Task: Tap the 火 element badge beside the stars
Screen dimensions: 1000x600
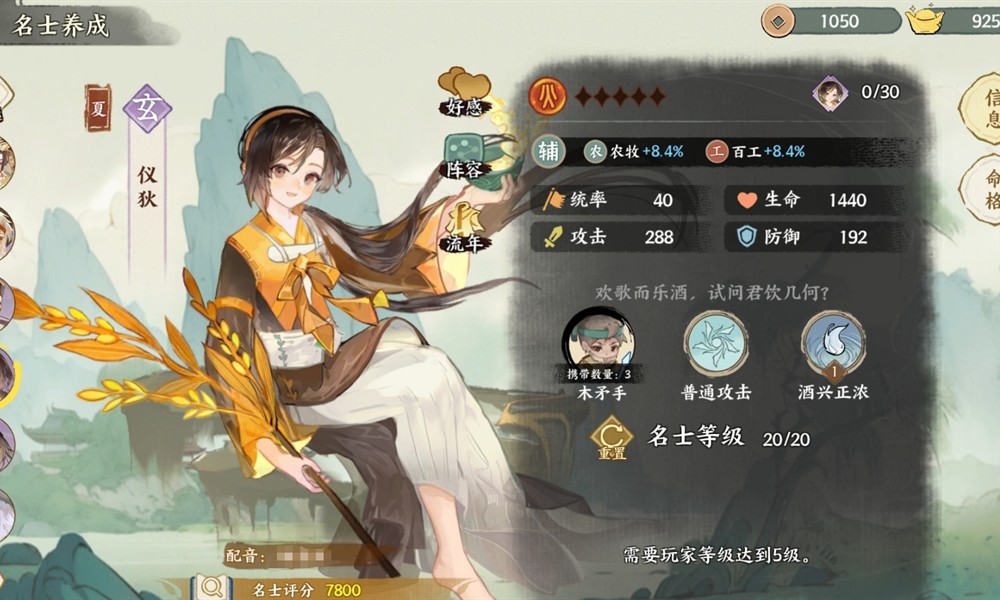Action: [548, 96]
